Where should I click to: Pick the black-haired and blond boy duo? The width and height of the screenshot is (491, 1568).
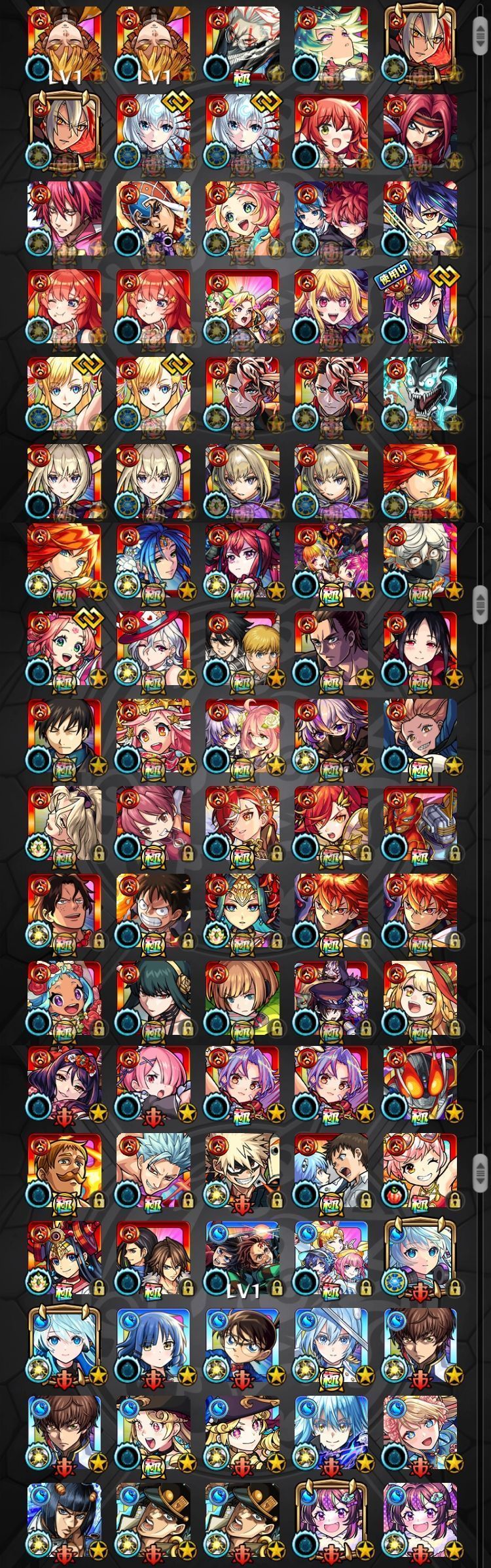tap(242, 648)
